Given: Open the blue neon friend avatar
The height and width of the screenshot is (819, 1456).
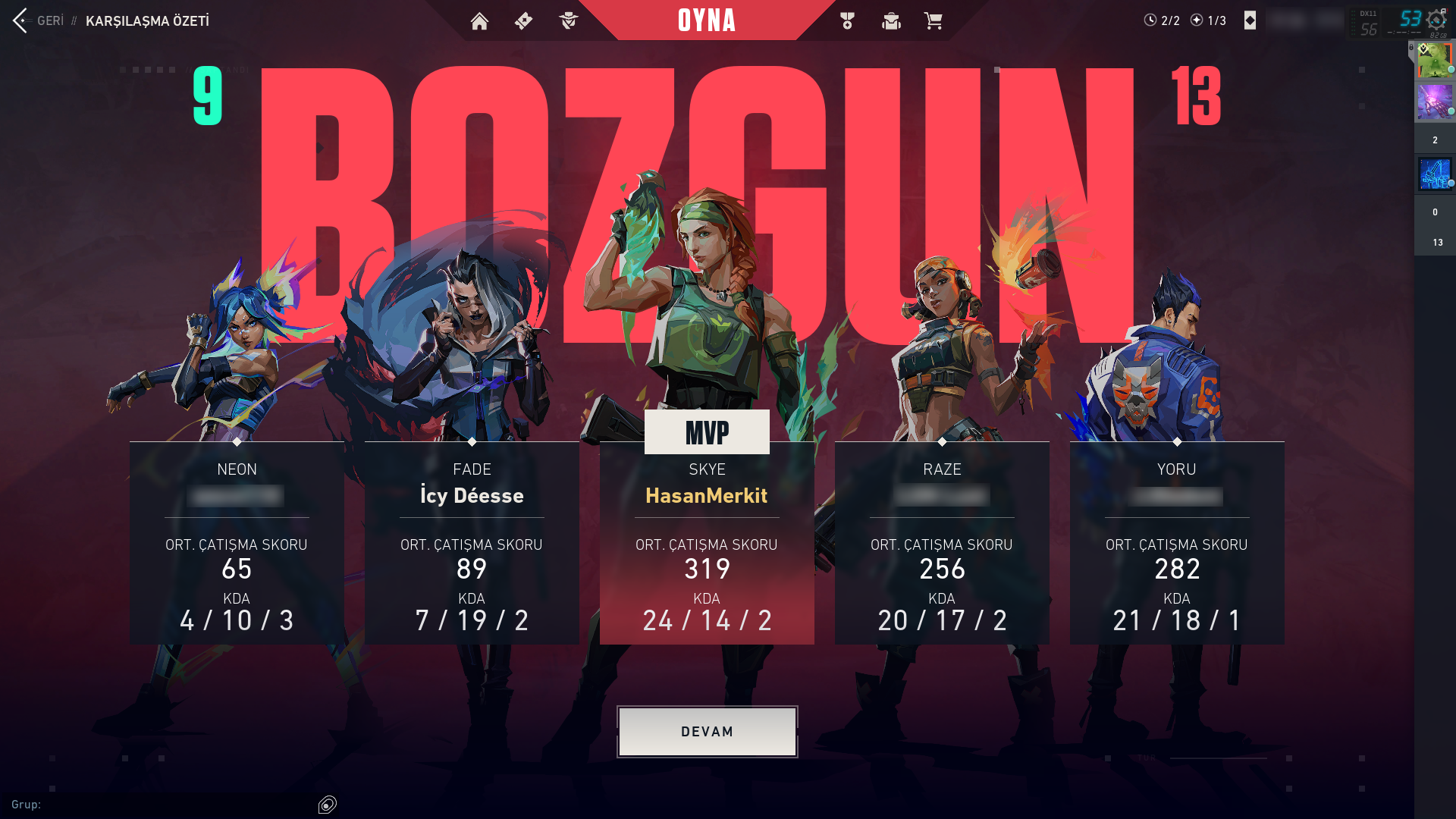Looking at the screenshot, I should [1434, 174].
